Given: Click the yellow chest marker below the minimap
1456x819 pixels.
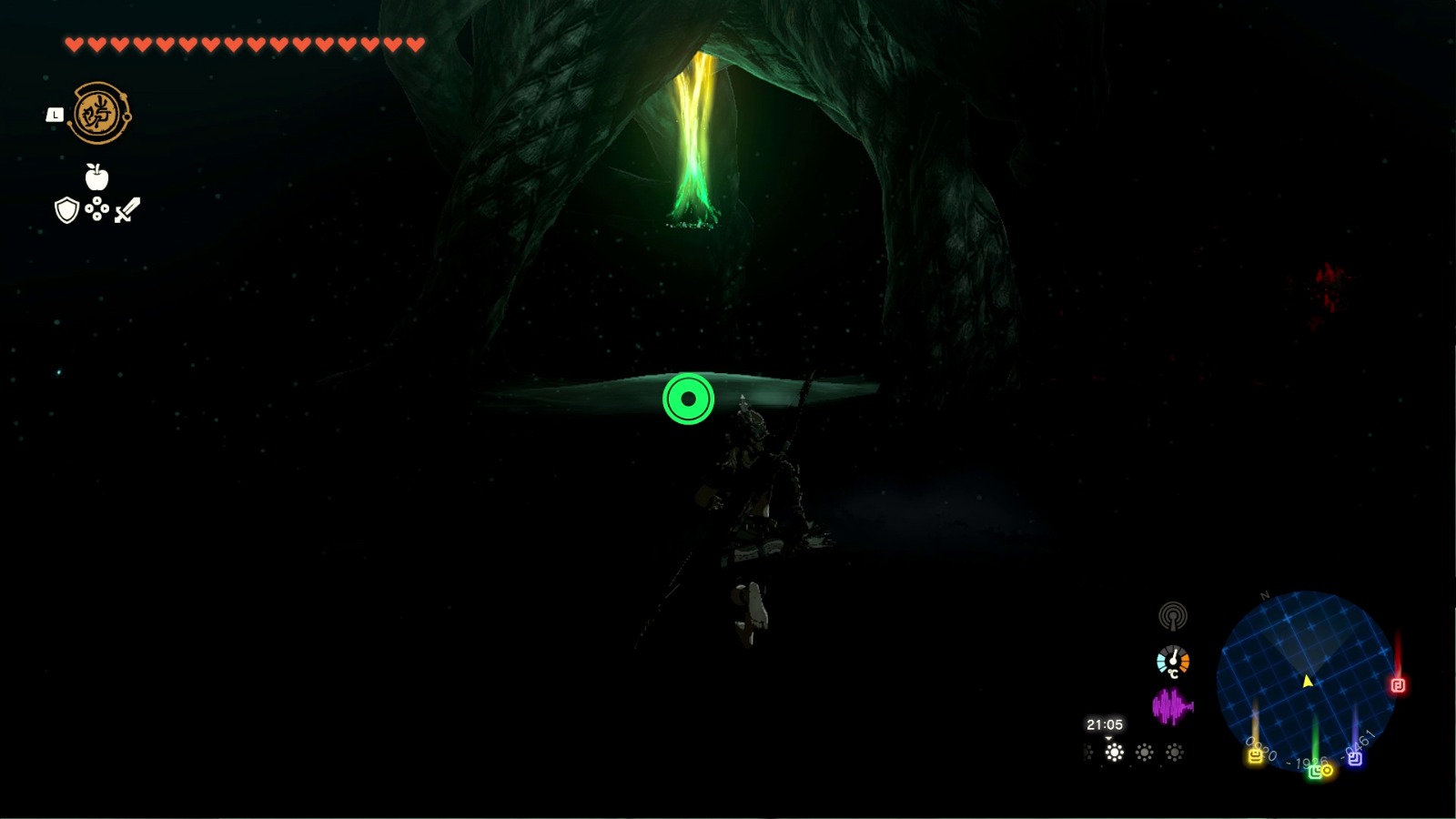Looking at the screenshot, I should click(1255, 757).
